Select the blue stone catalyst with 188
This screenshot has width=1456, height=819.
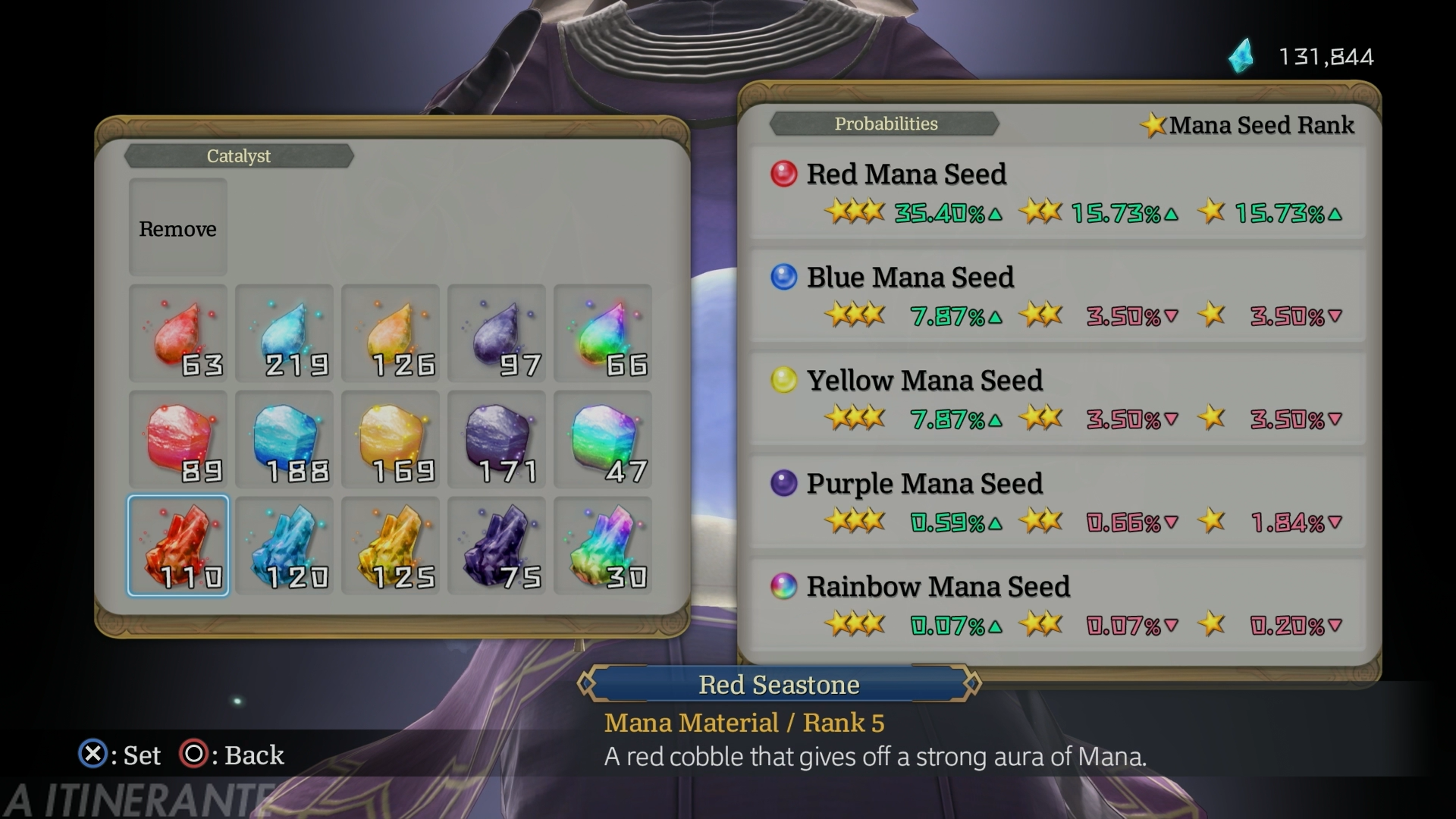pyautogui.click(x=284, y=440)
